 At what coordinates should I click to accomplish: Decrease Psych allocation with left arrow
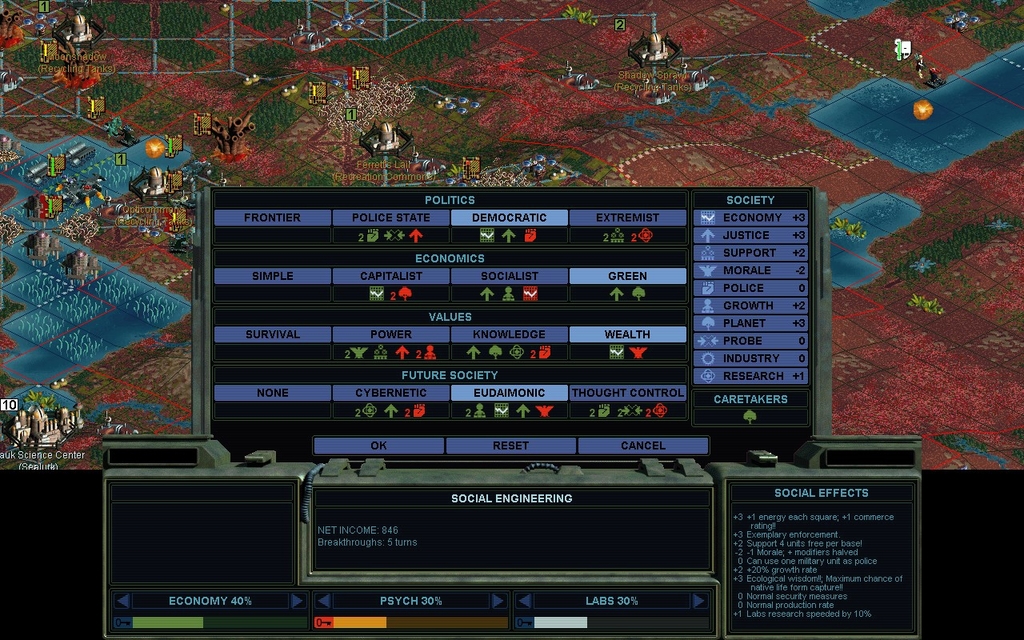[x=324, y=601]
